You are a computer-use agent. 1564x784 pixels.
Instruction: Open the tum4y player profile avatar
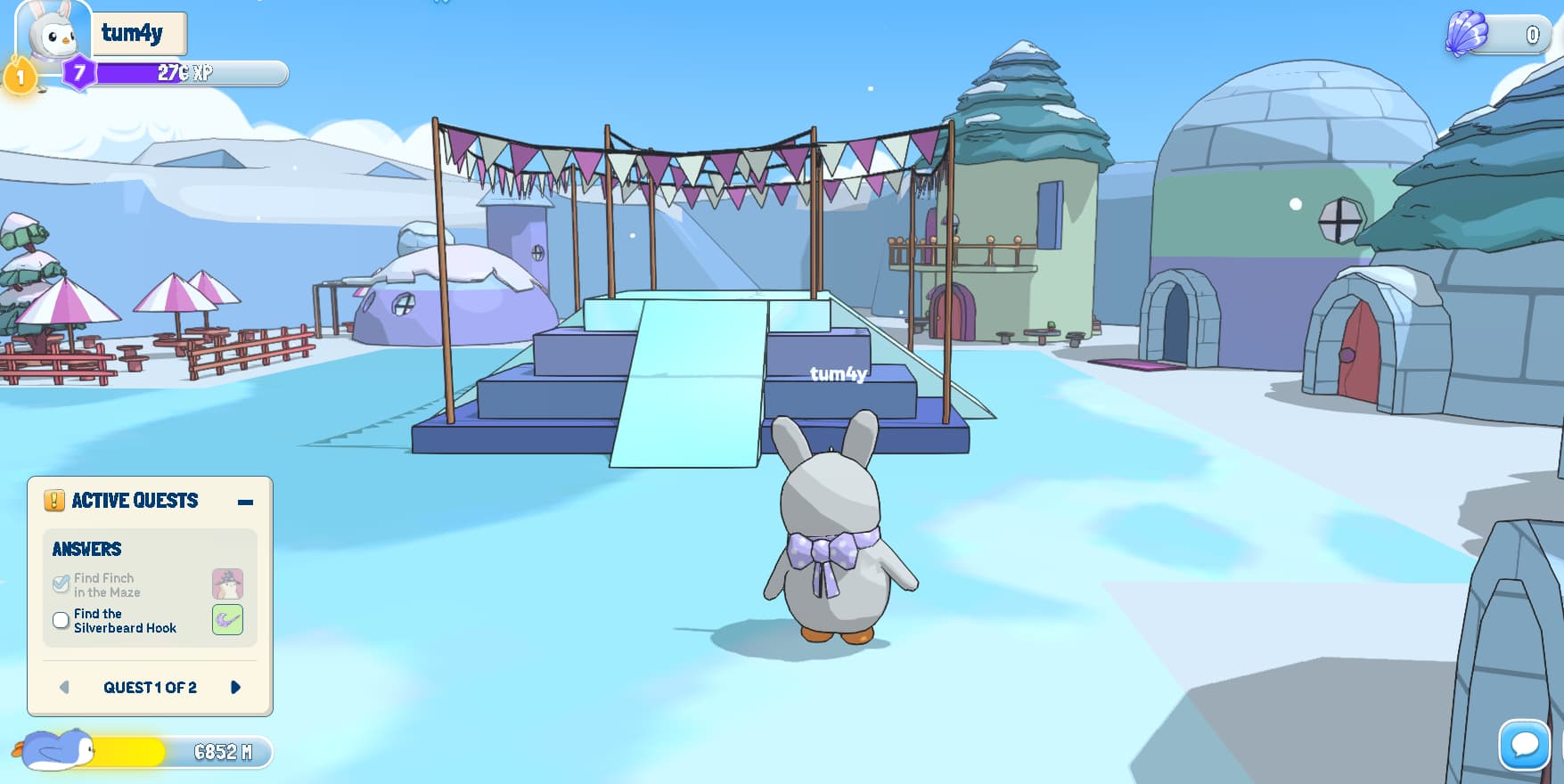(53, 33)
